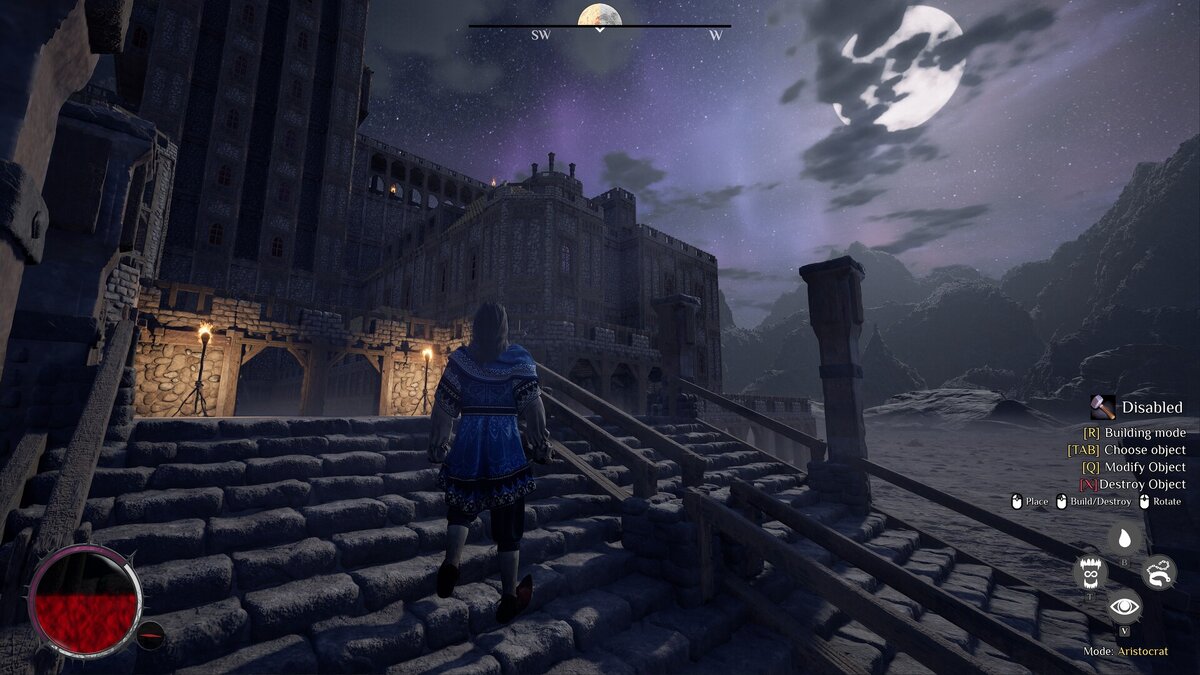This screenshot has height=675, width=1200.
Task: Click the building hammer icon
Action: 1103,407
